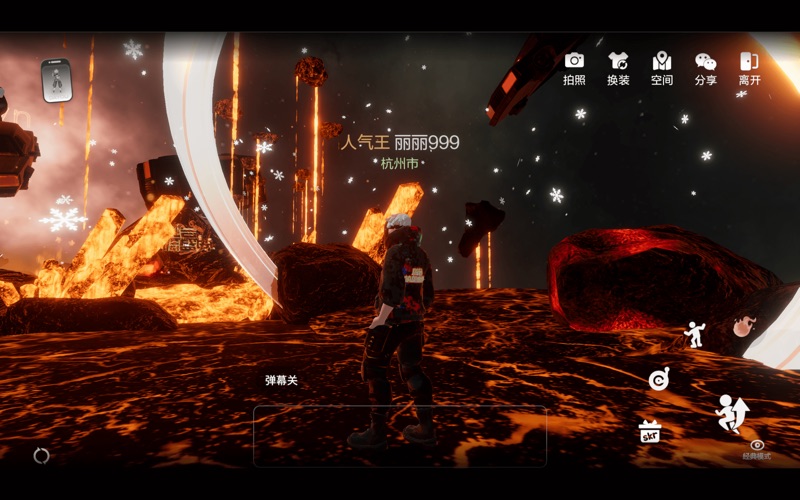Image resolution: width=800 pixels, height=500 pixels.
Task: Switch view with the 经典模式 eye toggle
Action: coord(757,448)
